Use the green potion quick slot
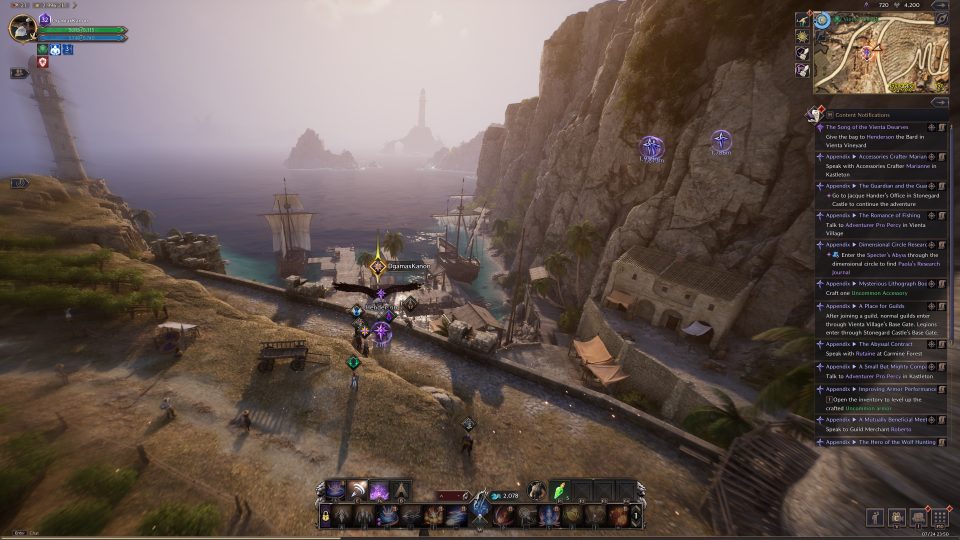960x540 pixels. point(560,490)
